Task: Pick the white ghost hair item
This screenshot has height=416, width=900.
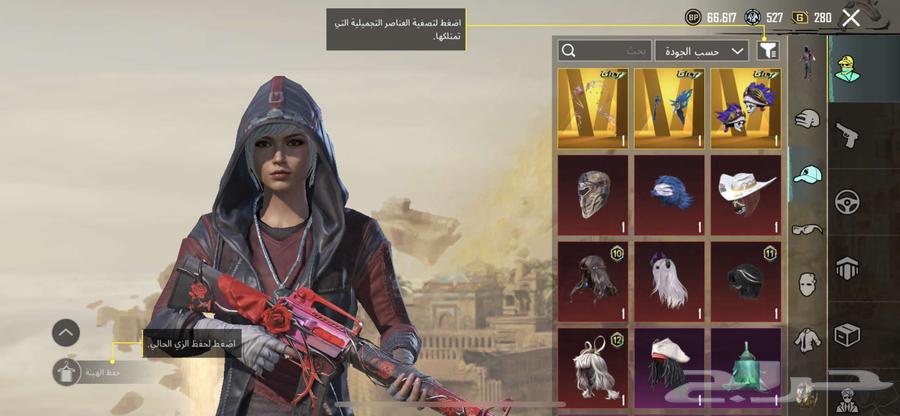Action: [671, 280]
